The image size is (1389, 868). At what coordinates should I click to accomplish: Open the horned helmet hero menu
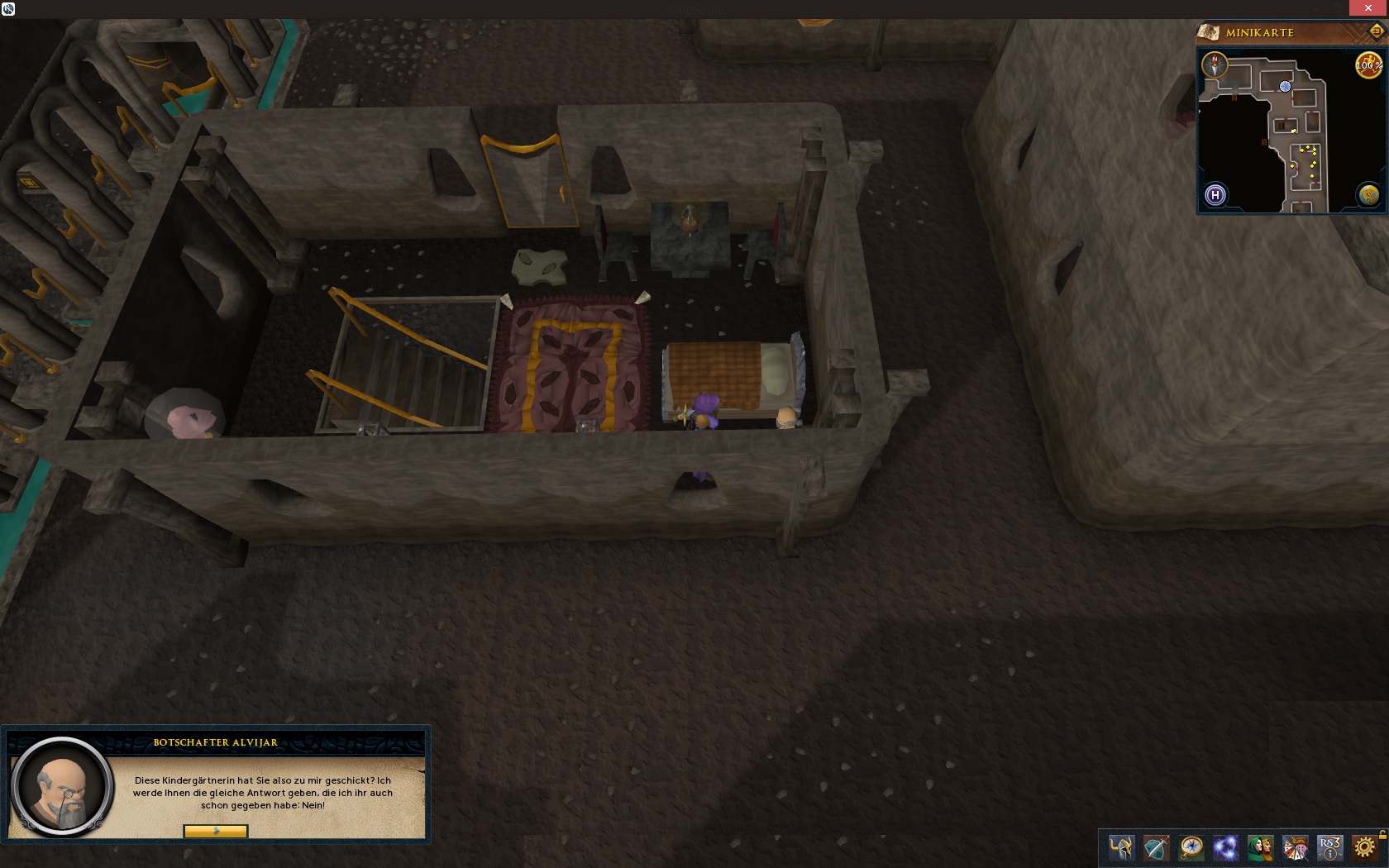click(1121, 848)
